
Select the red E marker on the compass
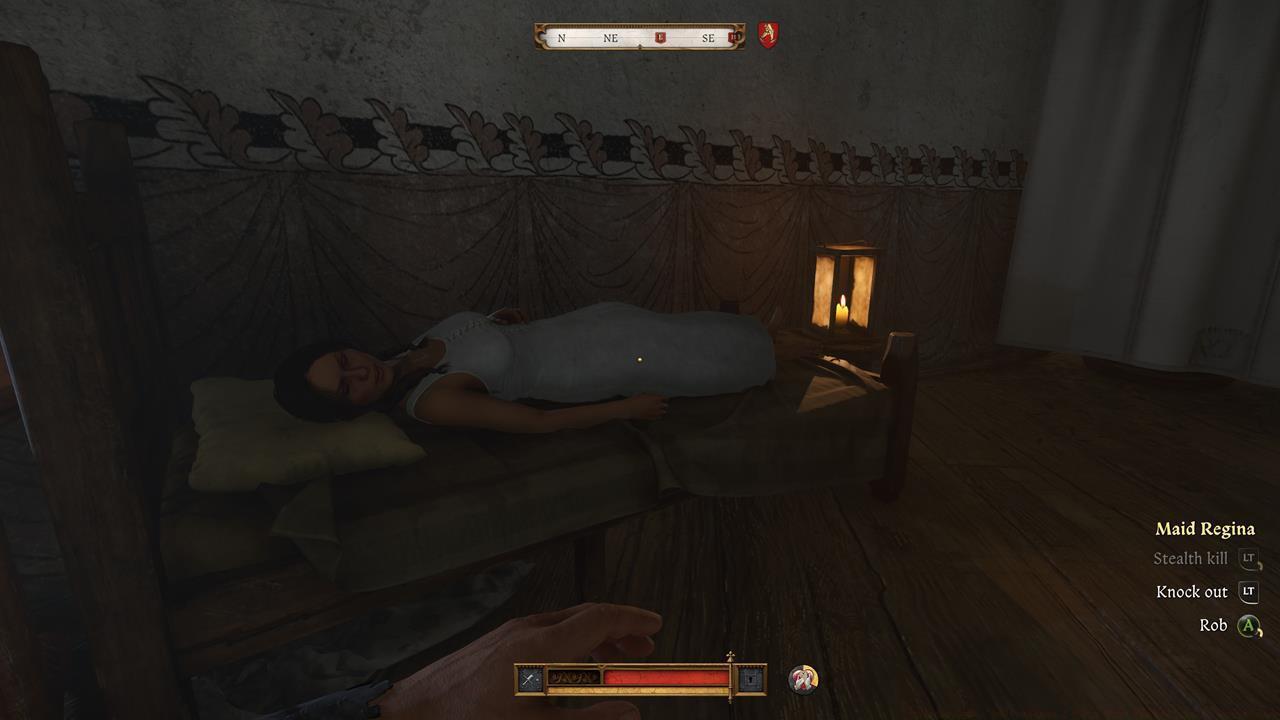[x=661, y=38]
